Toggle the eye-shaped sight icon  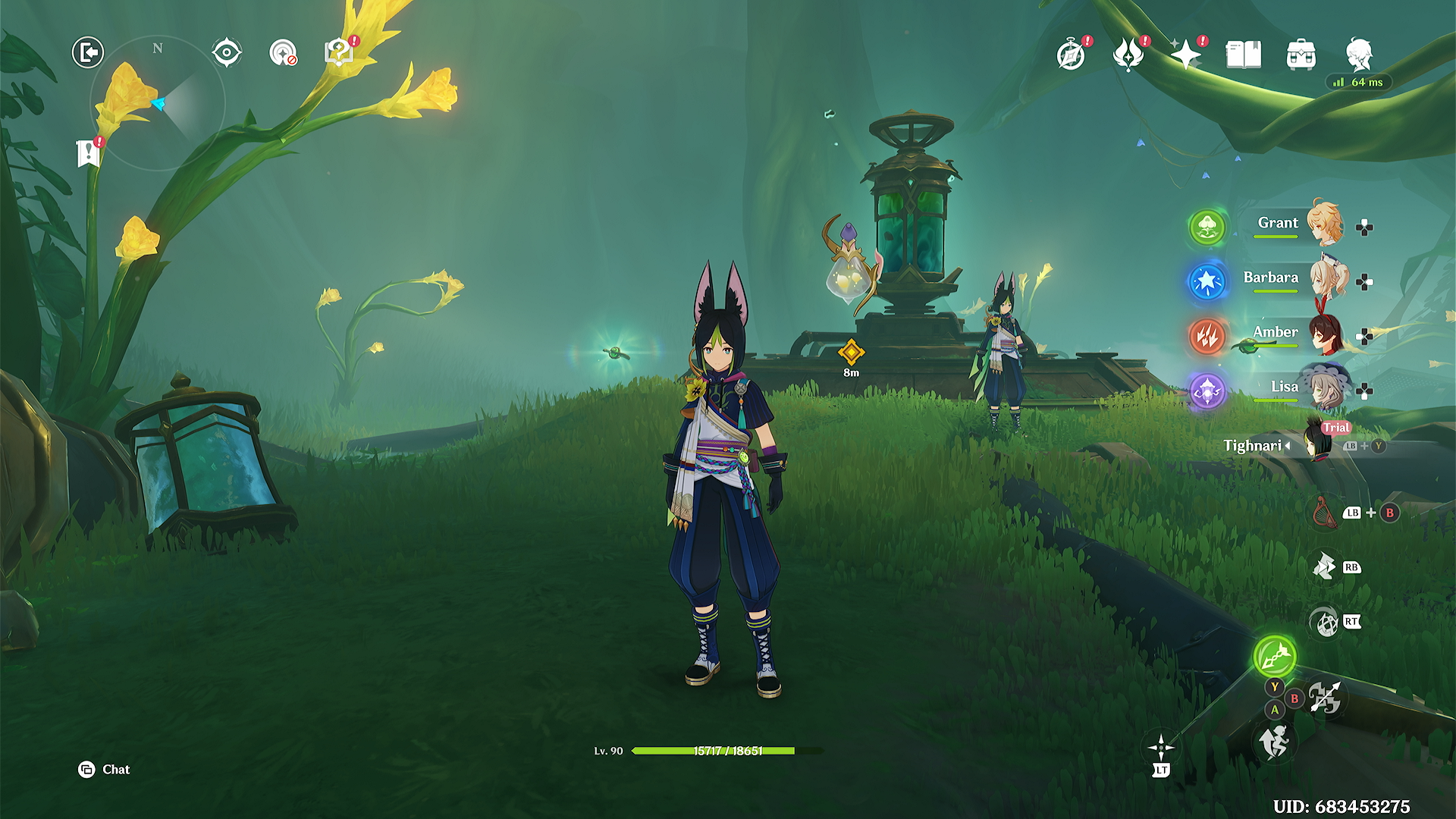227,53
